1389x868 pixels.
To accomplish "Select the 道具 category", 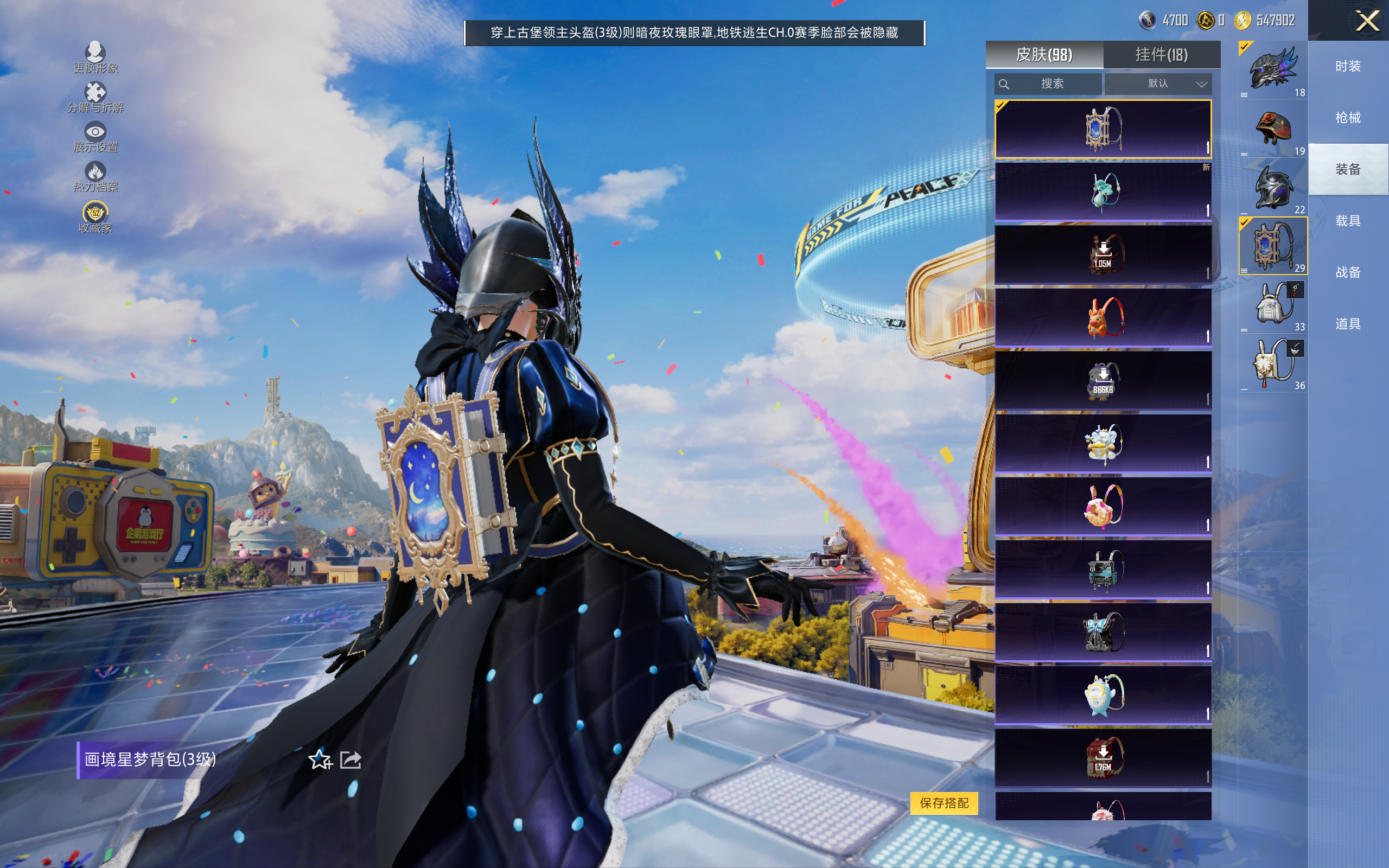I will [1348, 324].
